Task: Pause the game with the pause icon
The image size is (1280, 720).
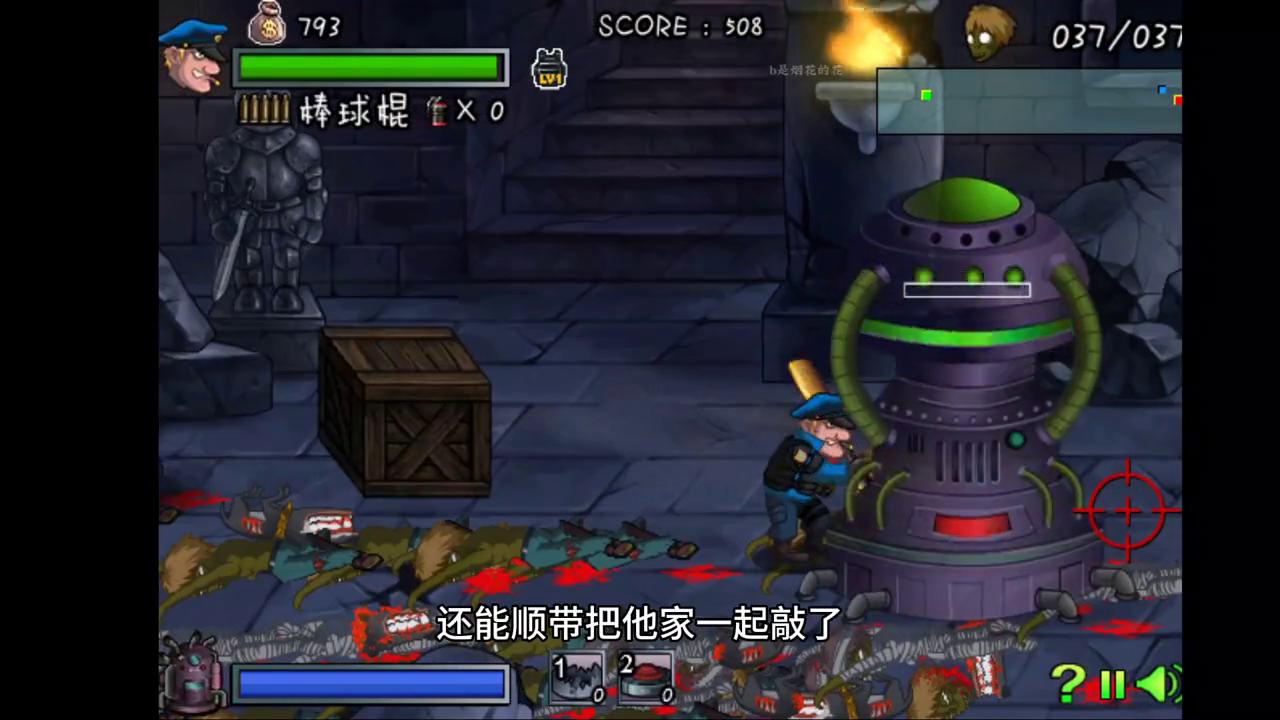Action: click(x=1113, y=684)
